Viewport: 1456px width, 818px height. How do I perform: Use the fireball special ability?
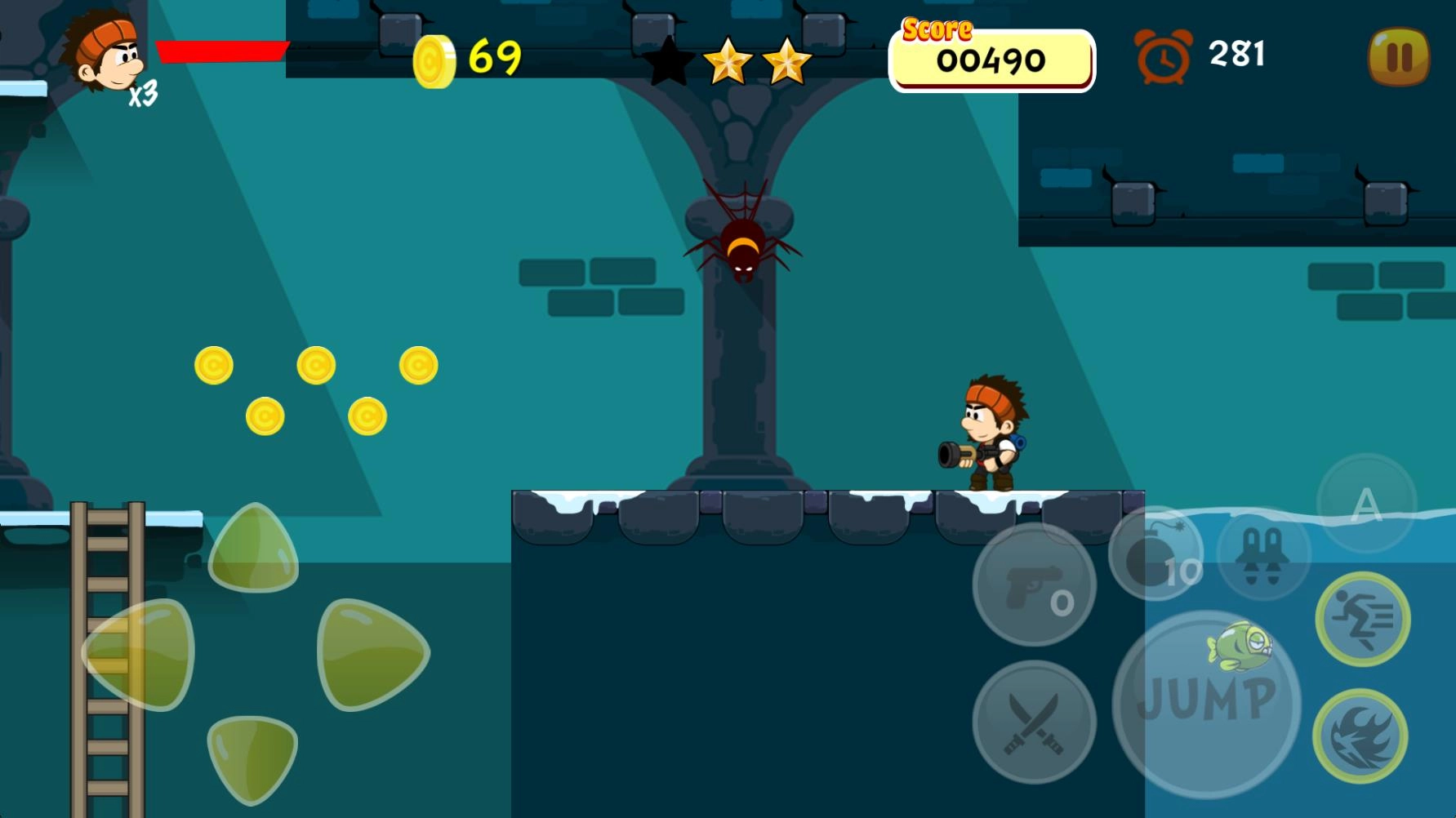pyautogui.click(x=1360, y=736)
